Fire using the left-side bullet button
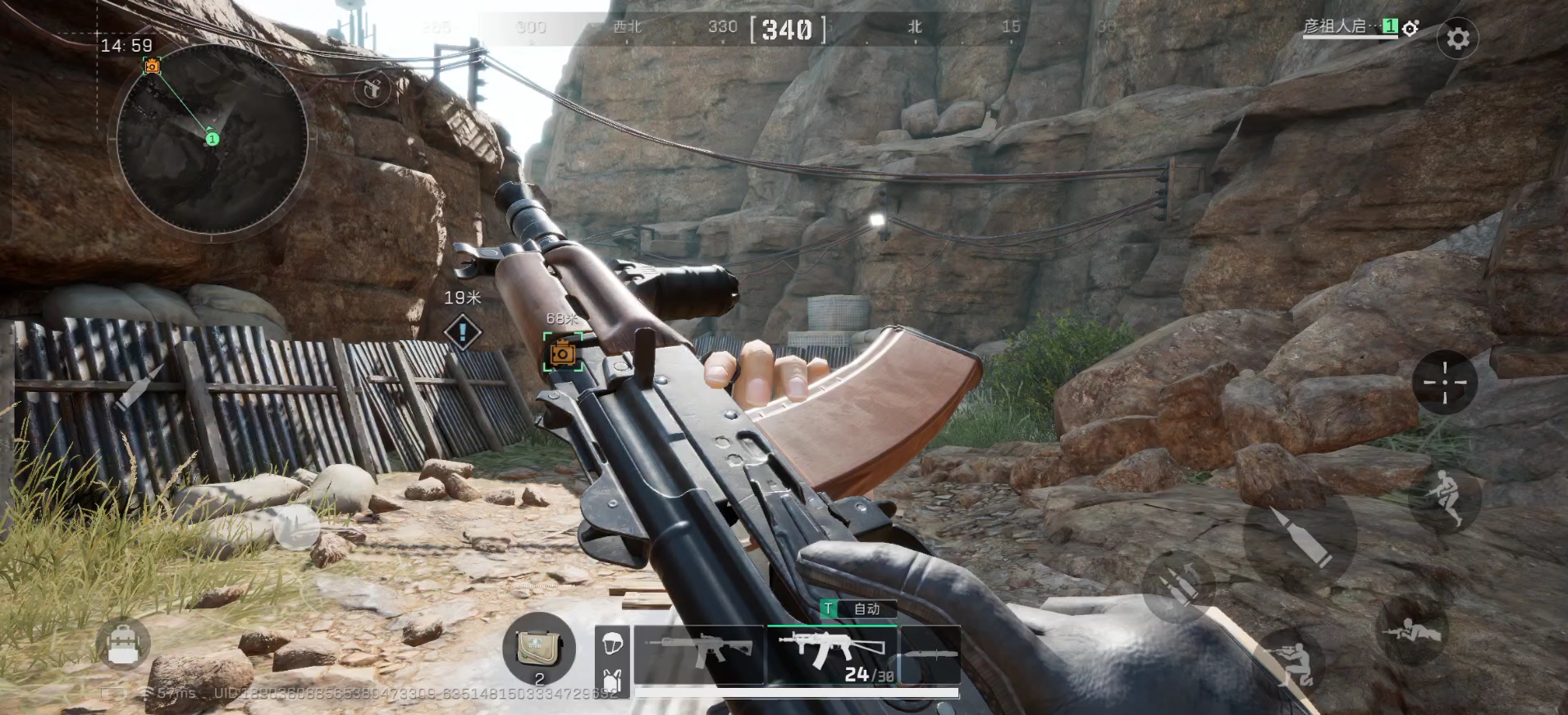The height and width of the screenshot is (715, 1568). [x=137, y=386]
